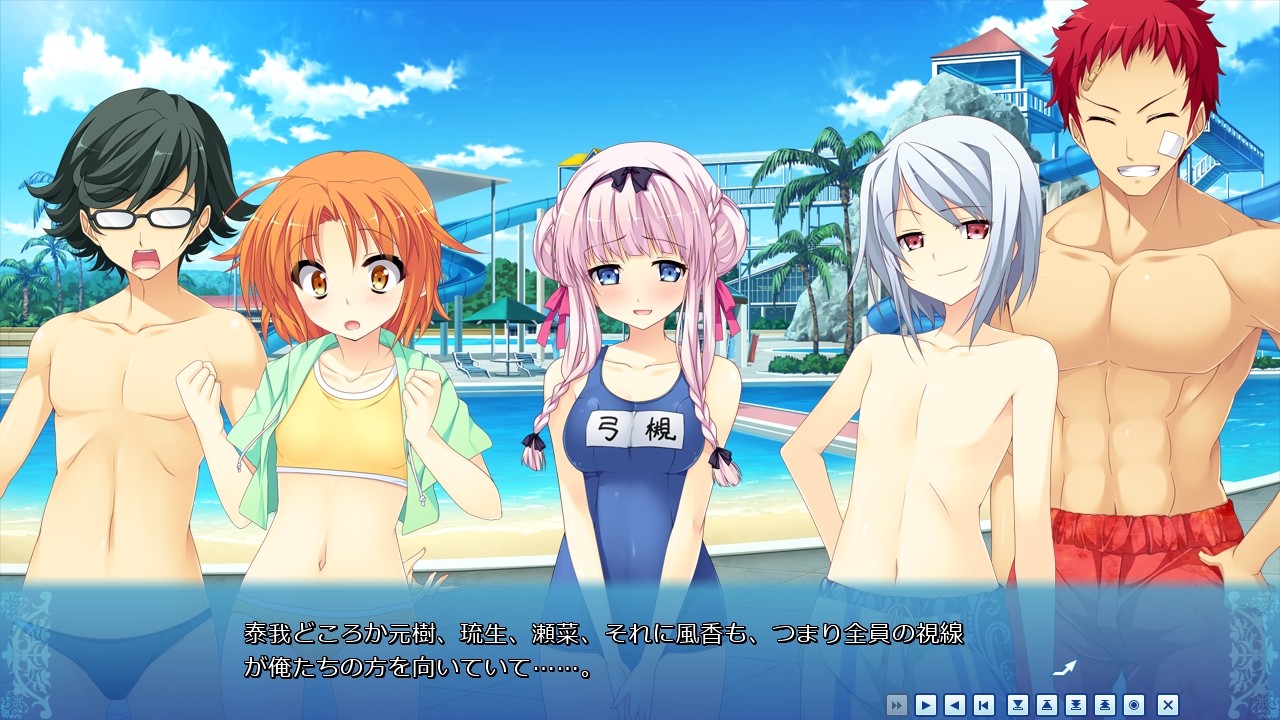Click the greyed double-arrow fast-forward button
1280x720 pixels.
click(x=897, y=704)
